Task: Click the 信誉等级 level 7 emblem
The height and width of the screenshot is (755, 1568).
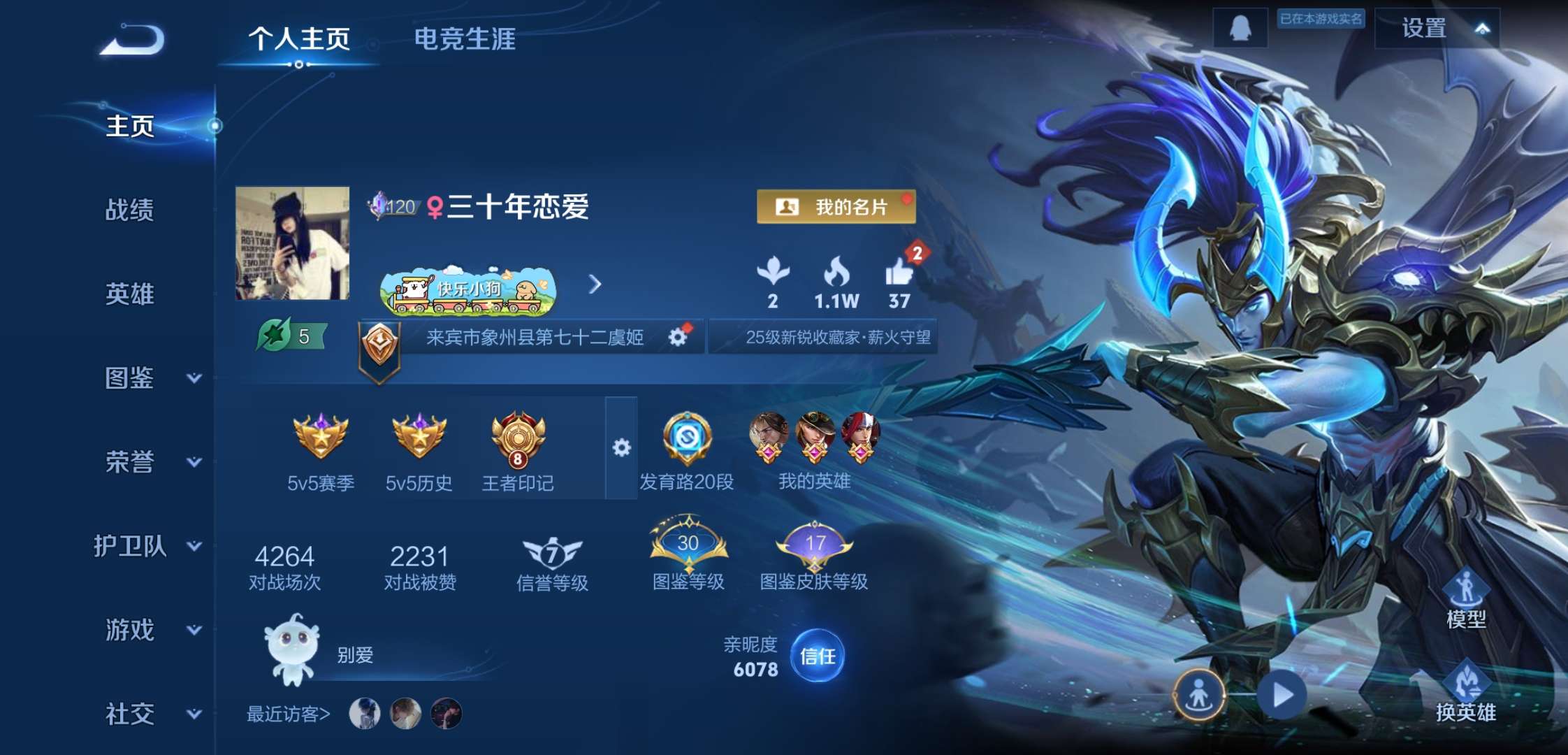Action: click(x=551, y=552)
